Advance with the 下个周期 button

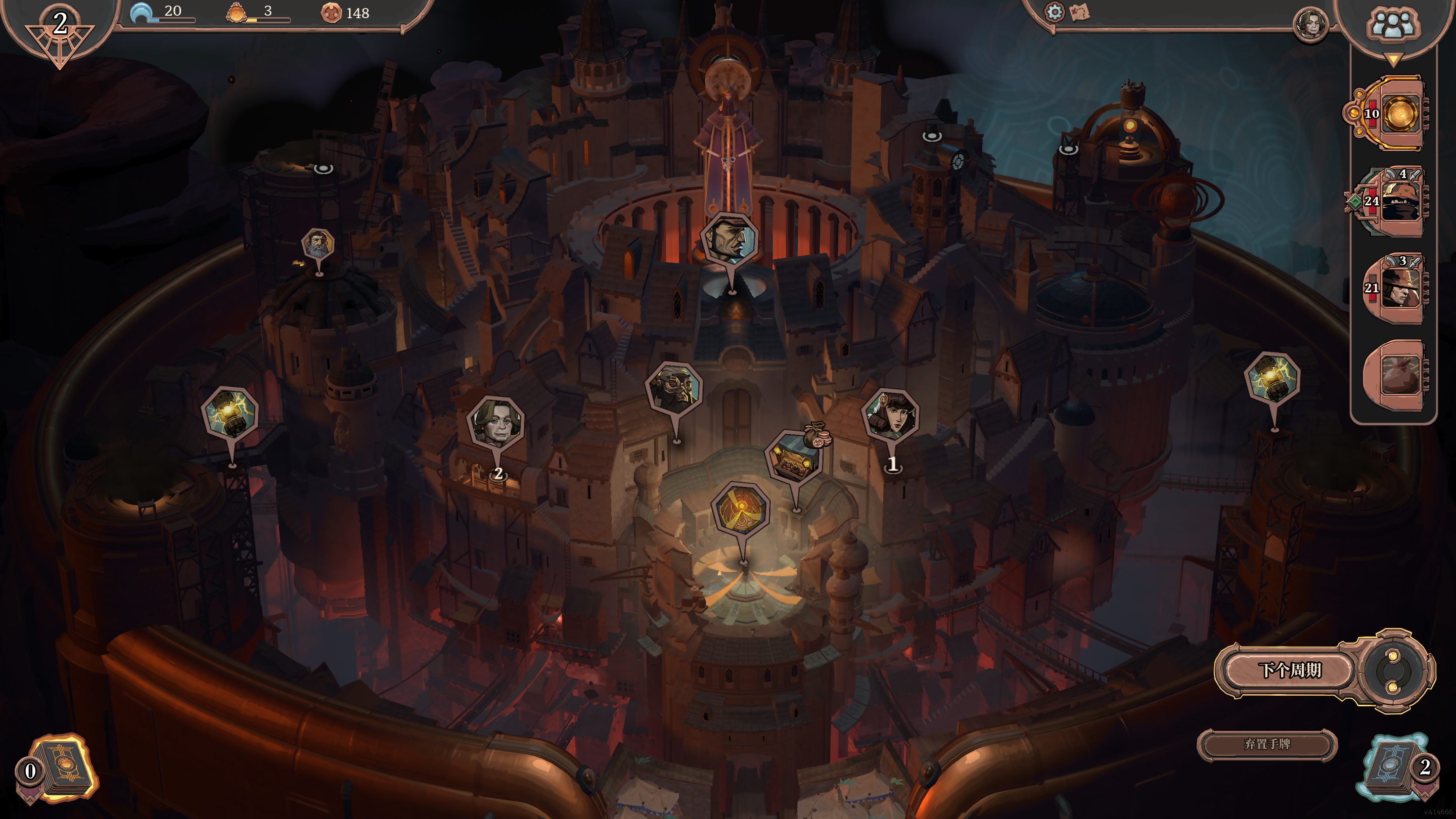1289,670
